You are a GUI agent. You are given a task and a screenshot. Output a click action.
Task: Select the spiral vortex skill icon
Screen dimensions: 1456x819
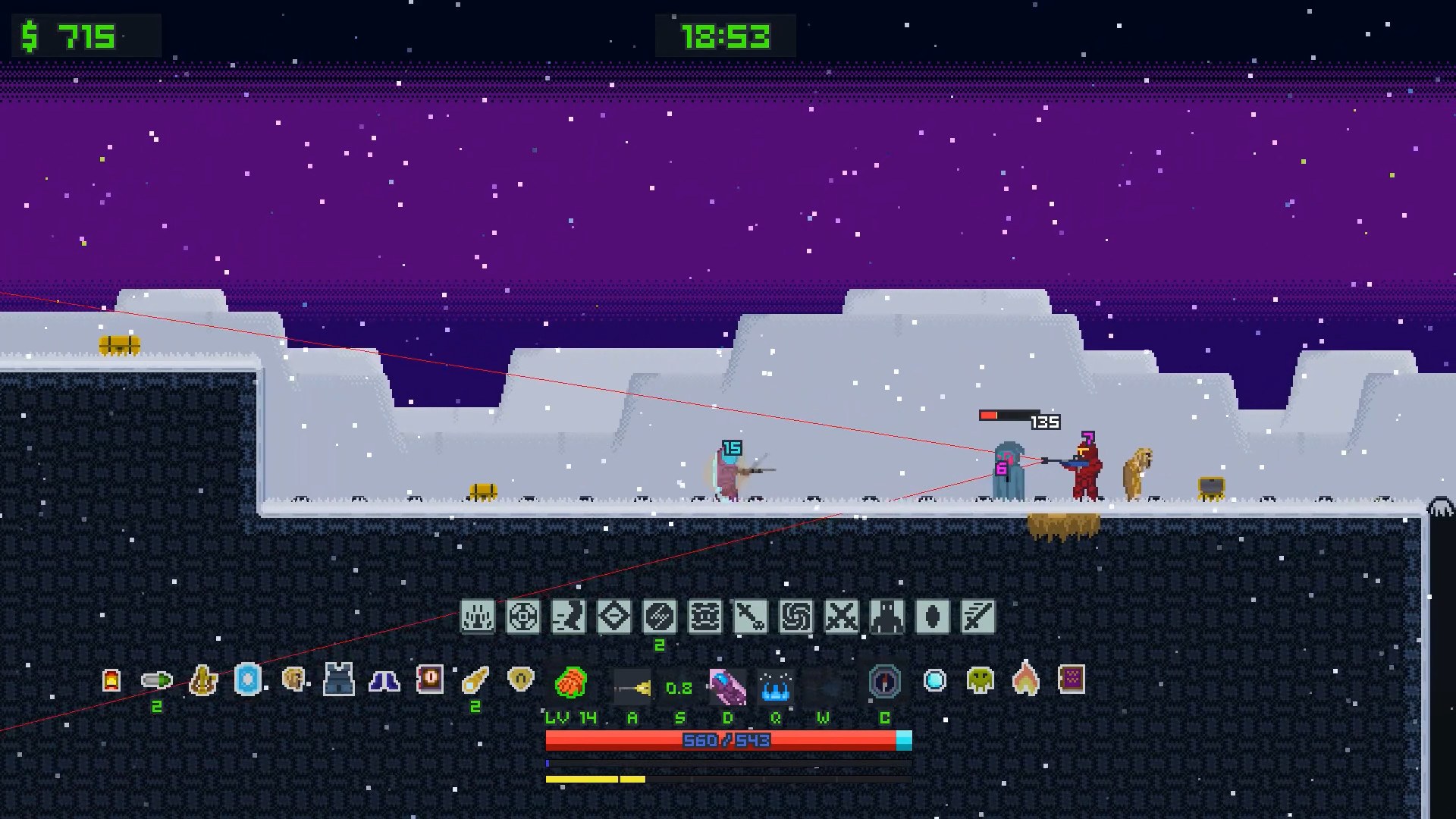click(795, 617)
